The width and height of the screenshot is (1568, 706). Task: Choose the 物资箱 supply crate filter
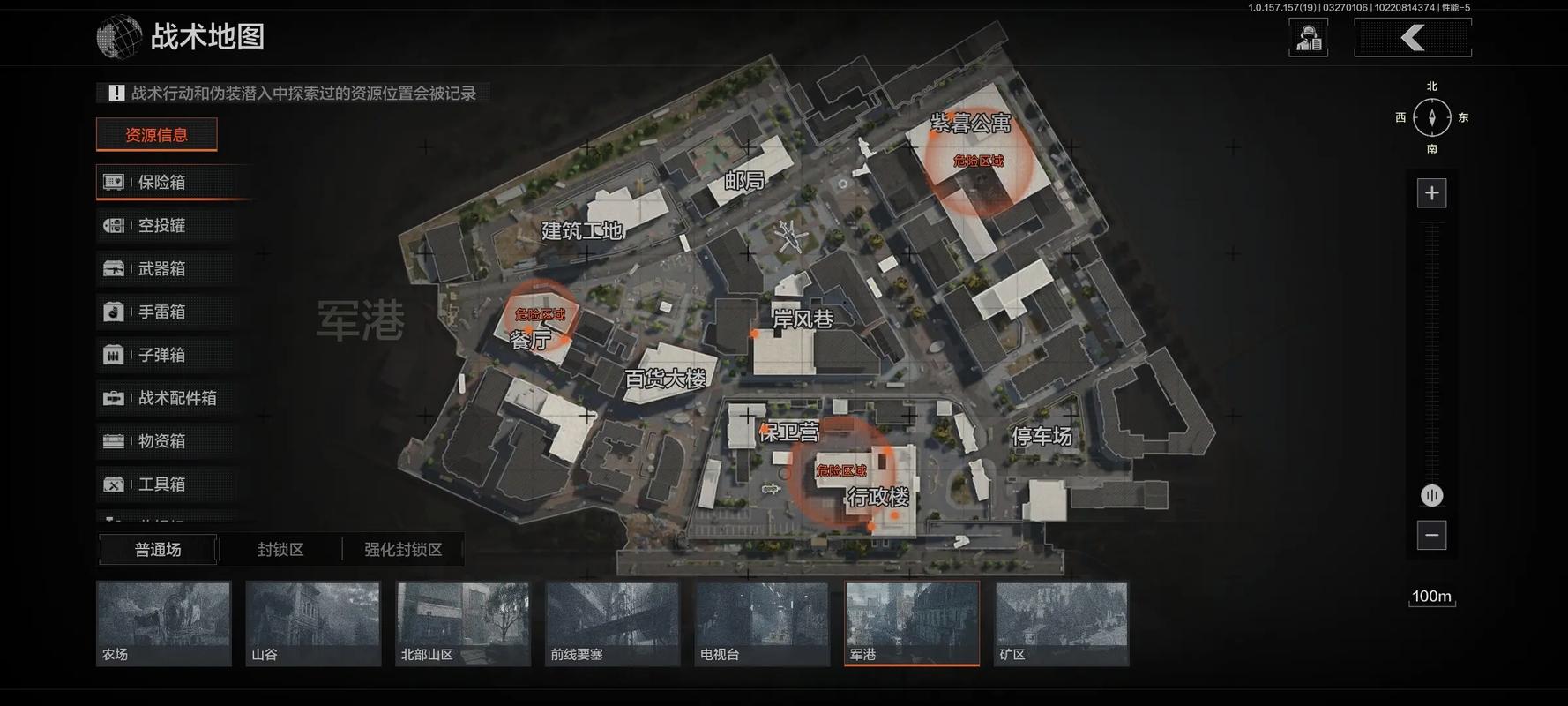point(161,441)
